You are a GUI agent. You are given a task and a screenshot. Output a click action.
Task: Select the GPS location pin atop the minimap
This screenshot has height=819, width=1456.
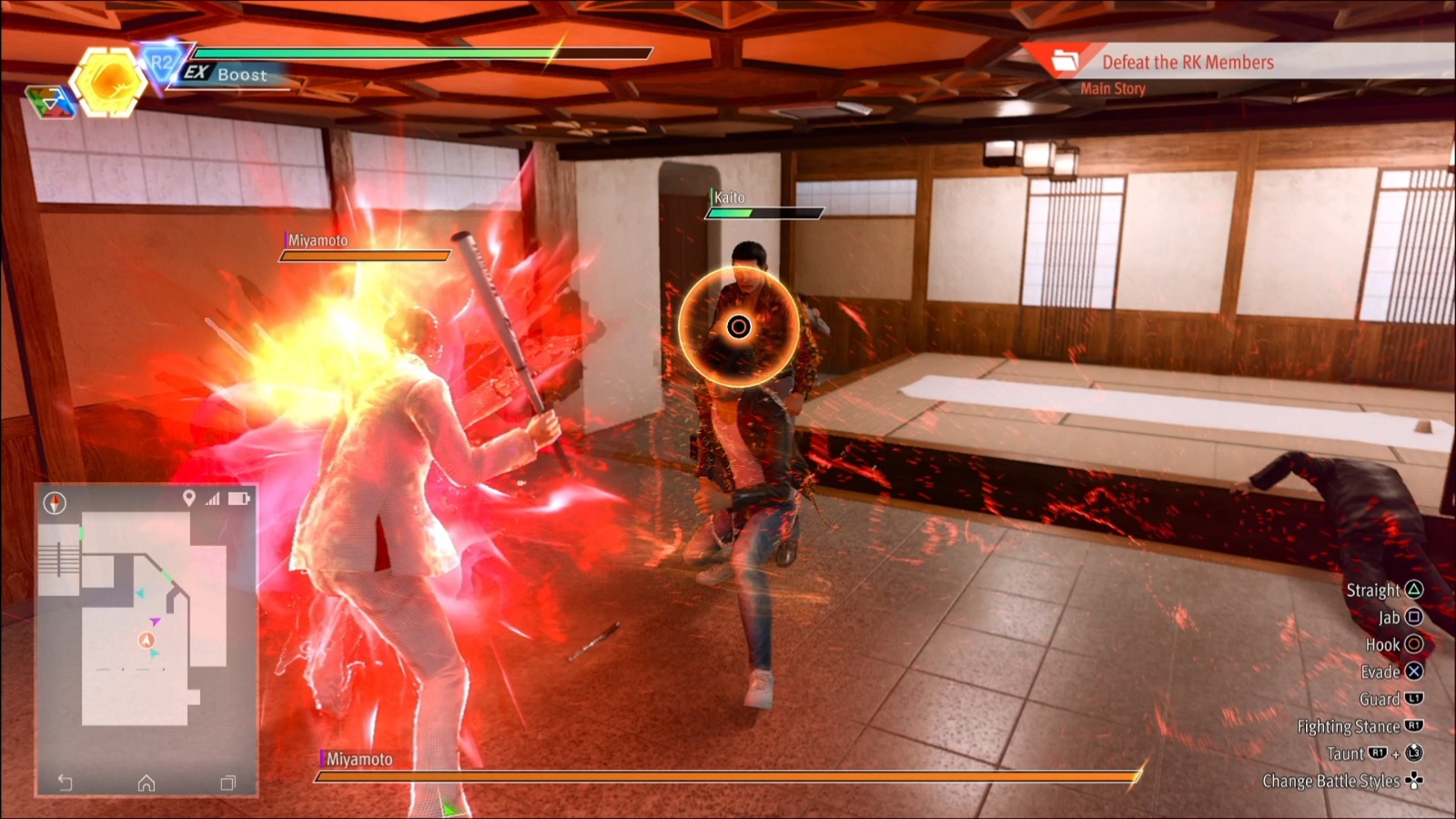point(189,499)
